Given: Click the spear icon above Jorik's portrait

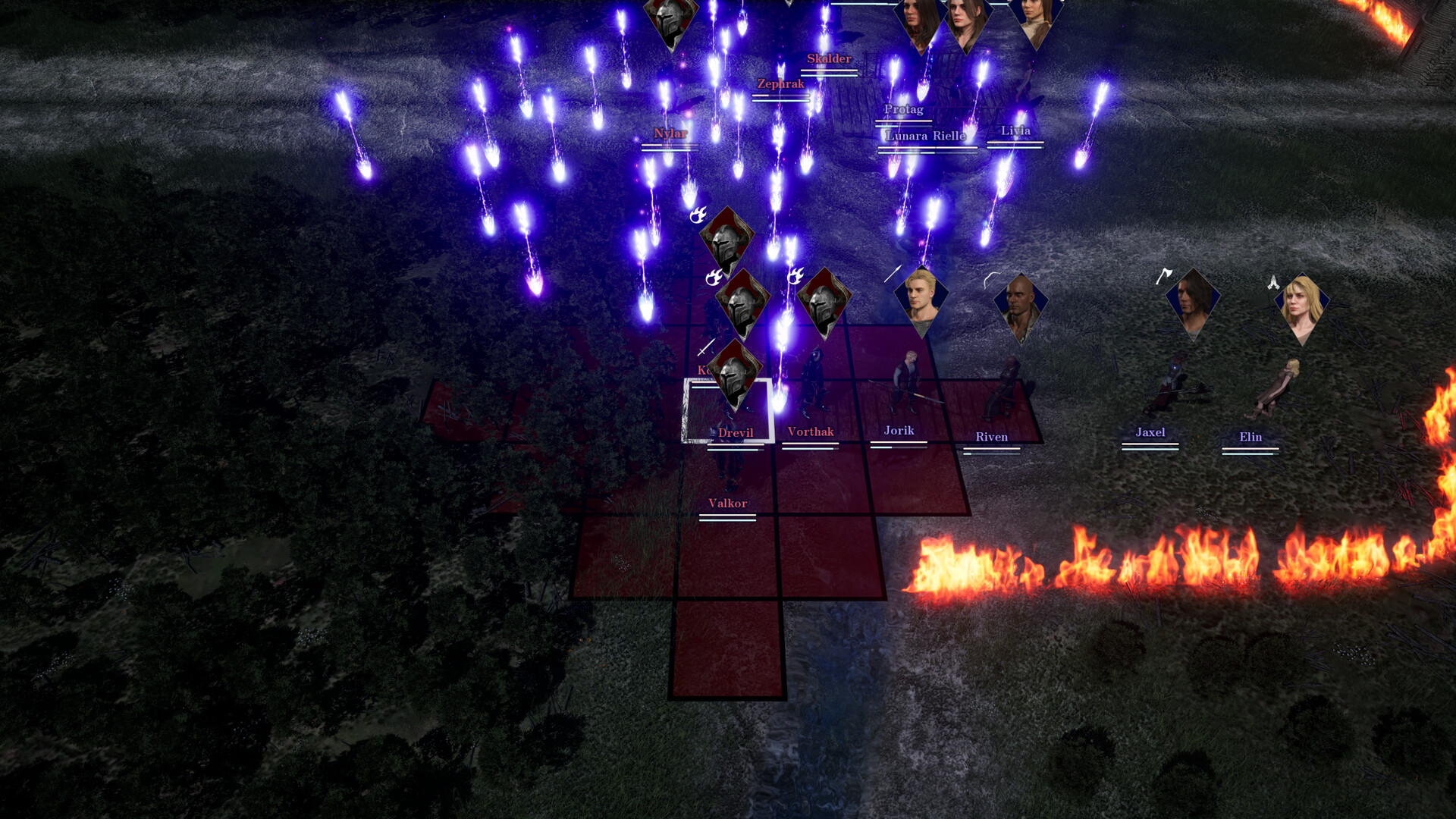Looking at the screenshot, I should pyautogui.click(x=893, y=273).
